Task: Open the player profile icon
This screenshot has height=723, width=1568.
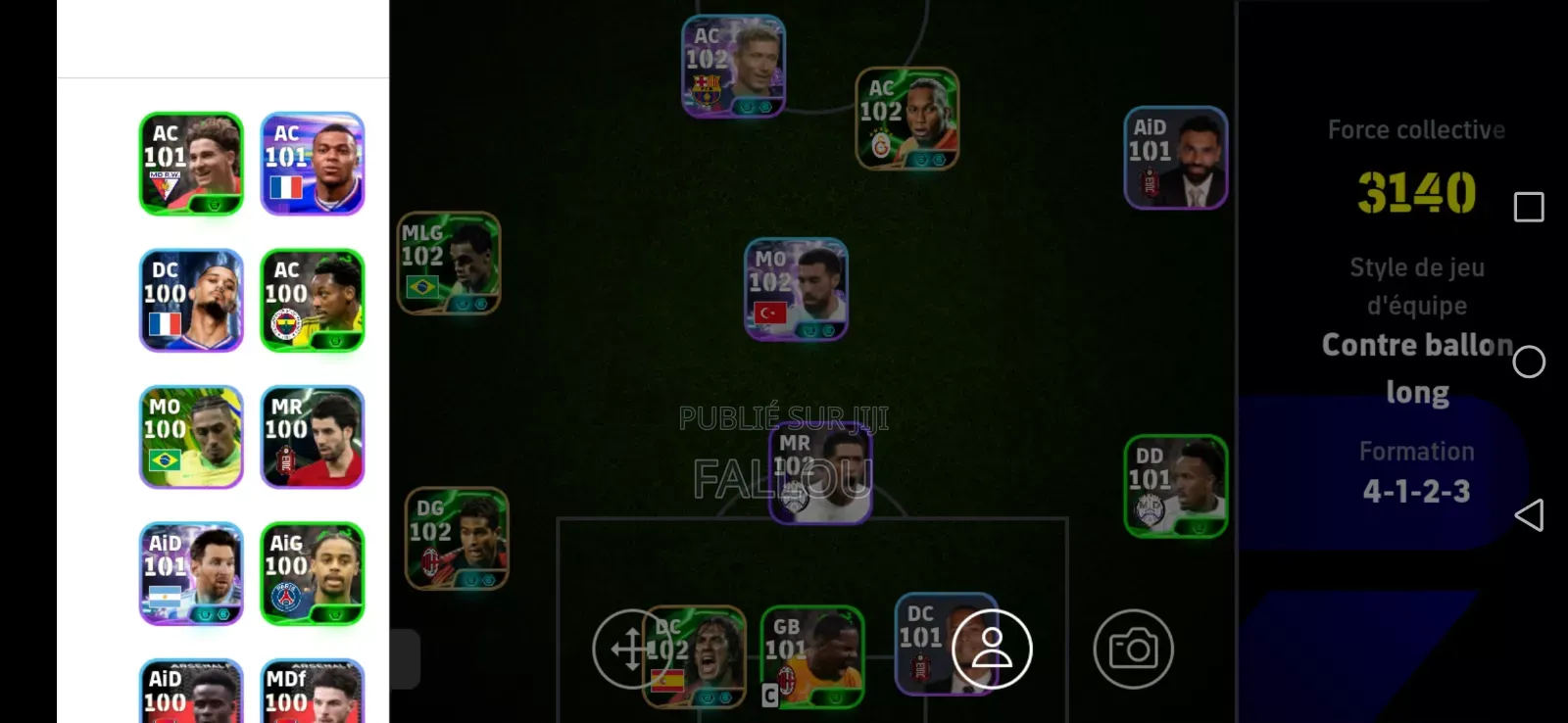Action: click(994, 647)
